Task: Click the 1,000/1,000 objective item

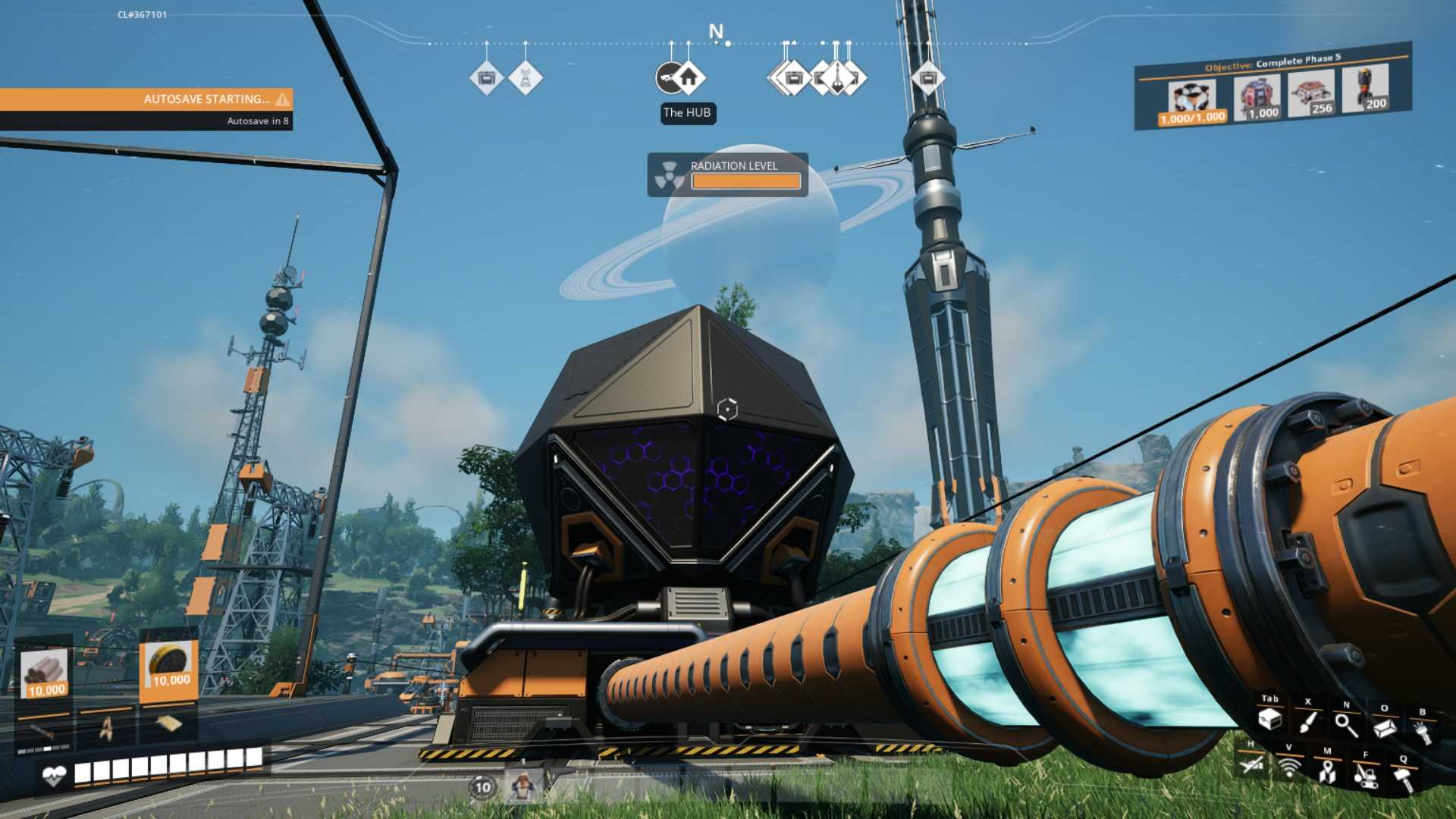Action: point(1192,102)
